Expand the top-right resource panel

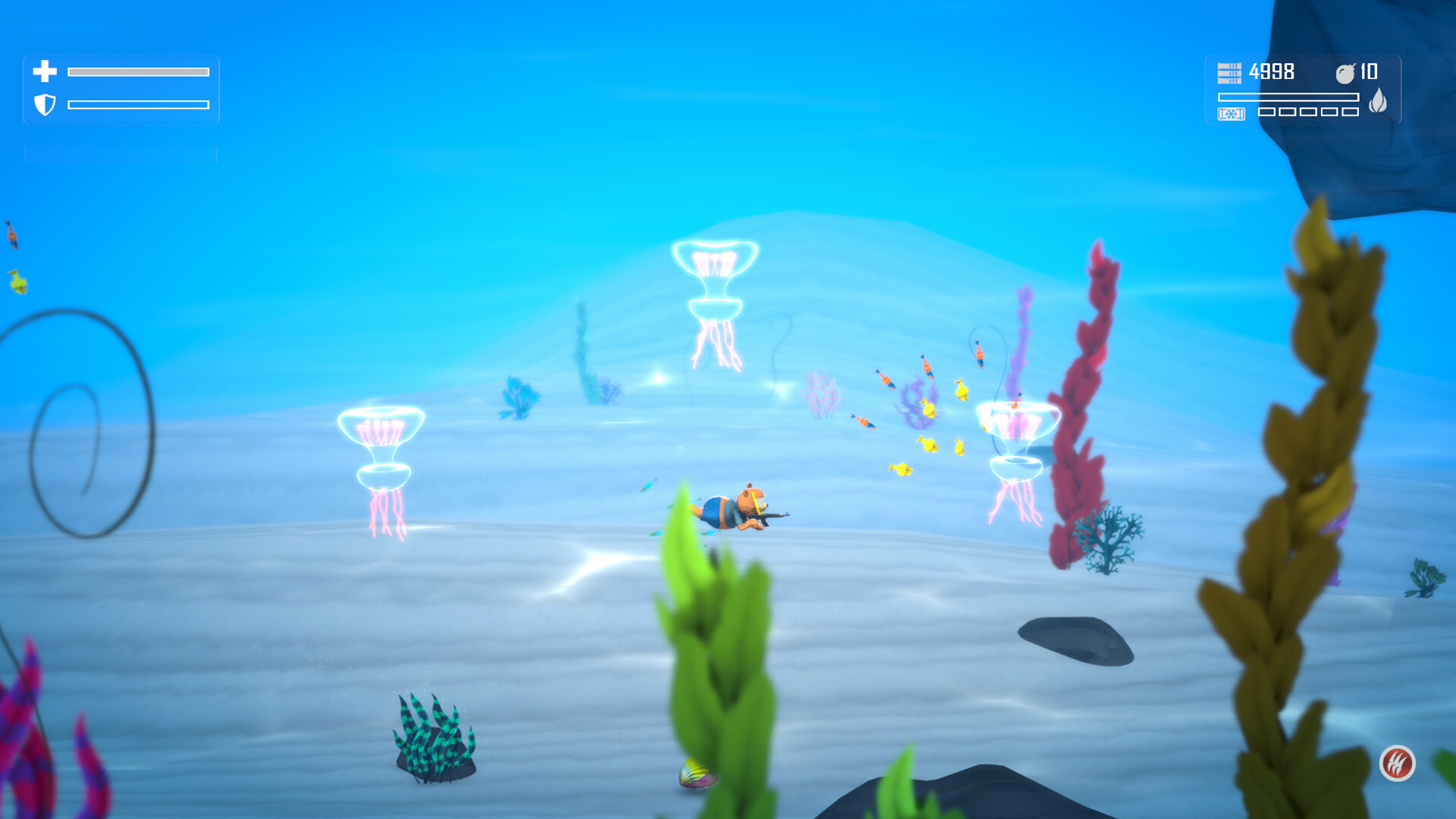(1302, 91)
